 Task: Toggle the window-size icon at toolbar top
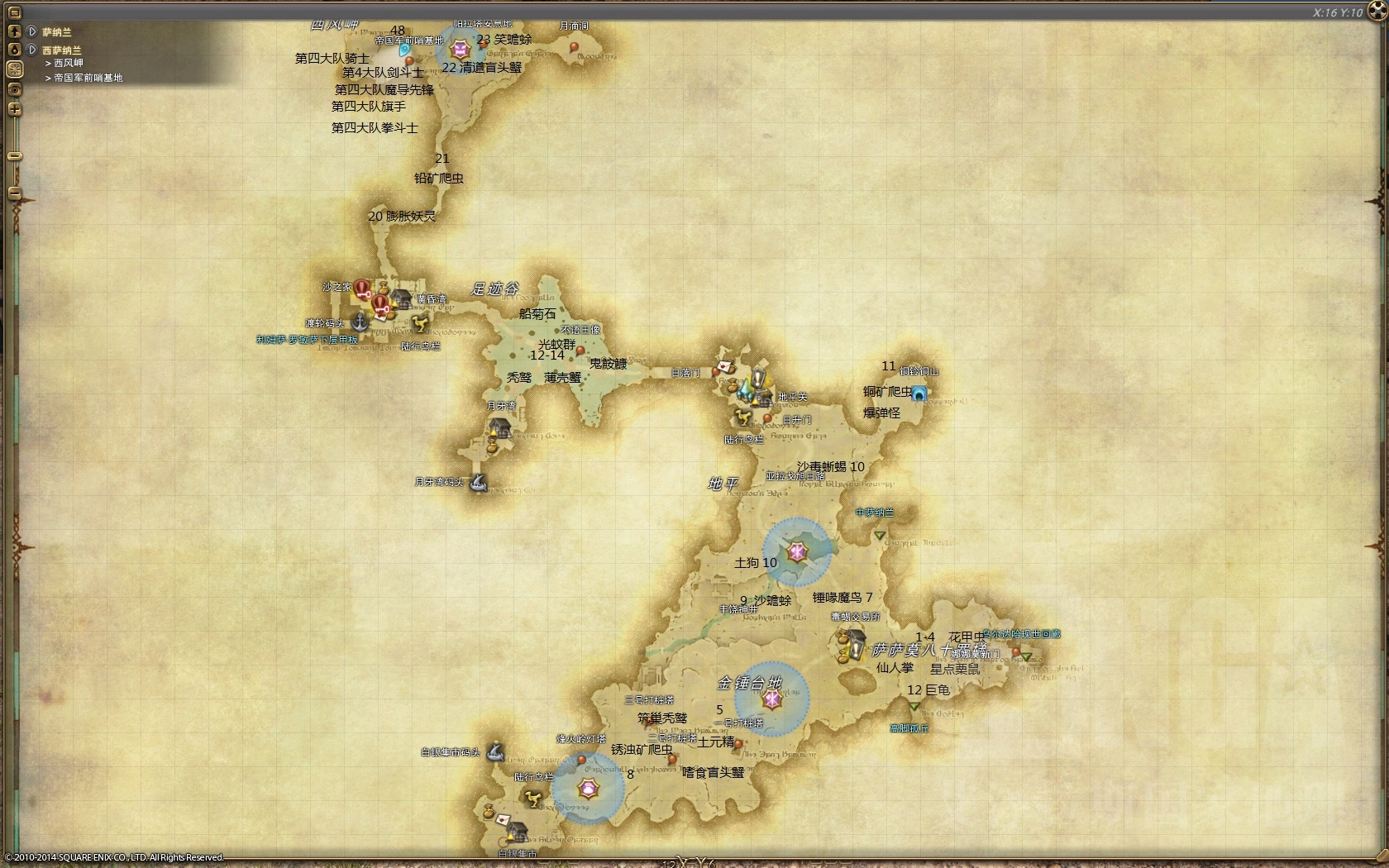[x=13, y=13]
